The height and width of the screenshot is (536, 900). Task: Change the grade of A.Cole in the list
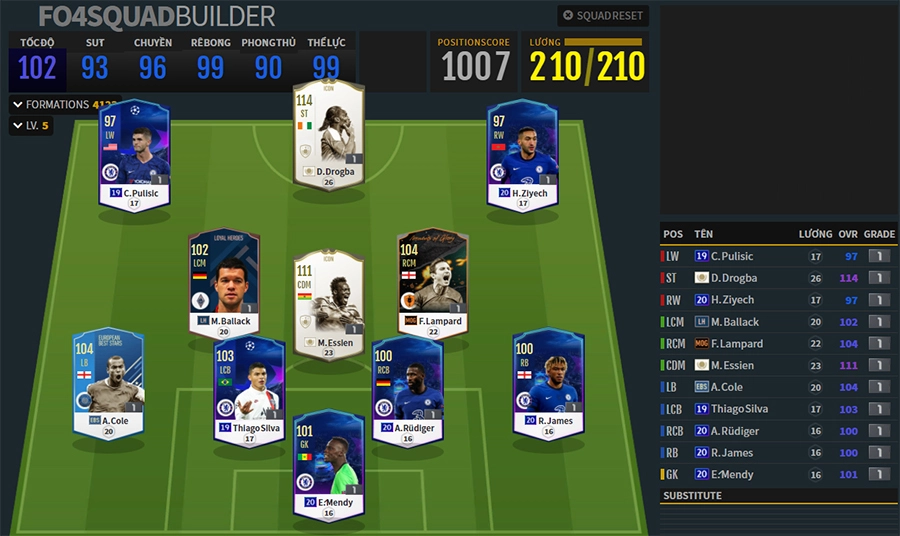click(x=880, y=387)
